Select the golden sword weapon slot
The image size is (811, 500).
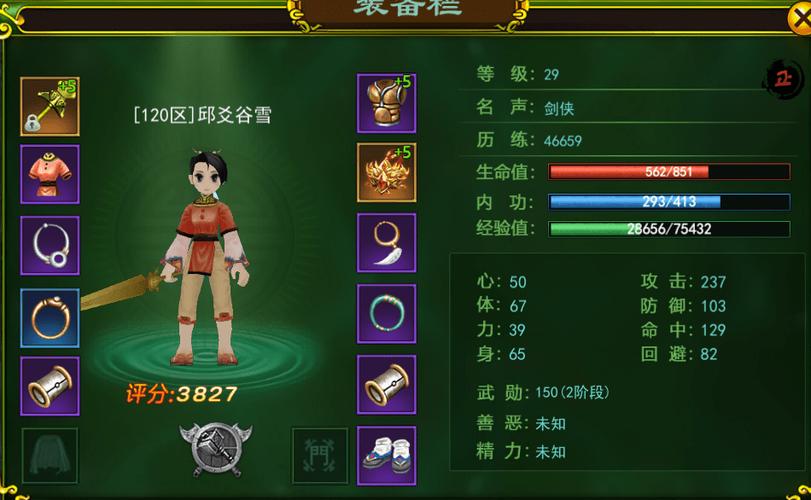point(50,106)
